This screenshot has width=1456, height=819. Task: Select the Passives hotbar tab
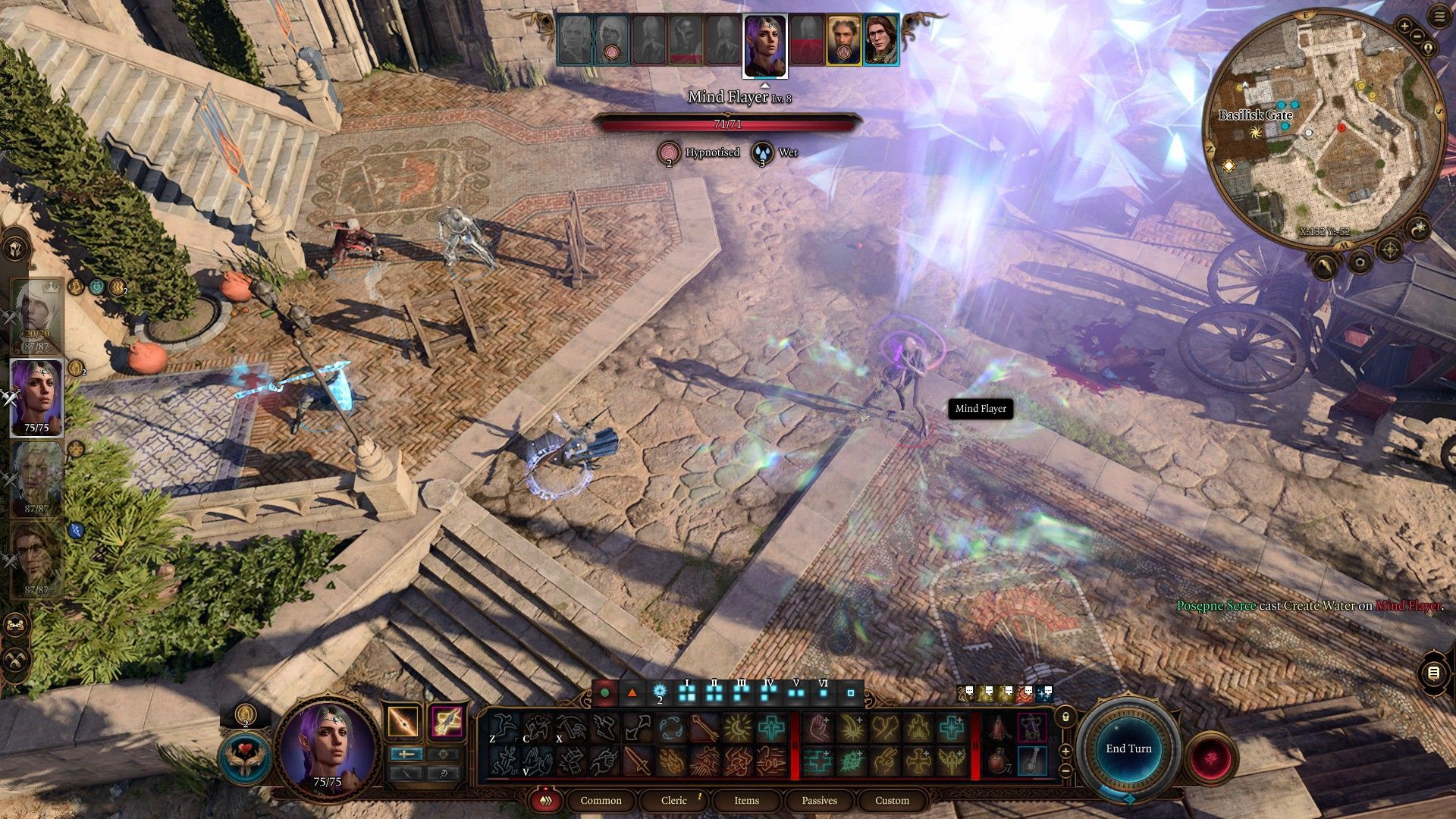[x=819, y=800]
